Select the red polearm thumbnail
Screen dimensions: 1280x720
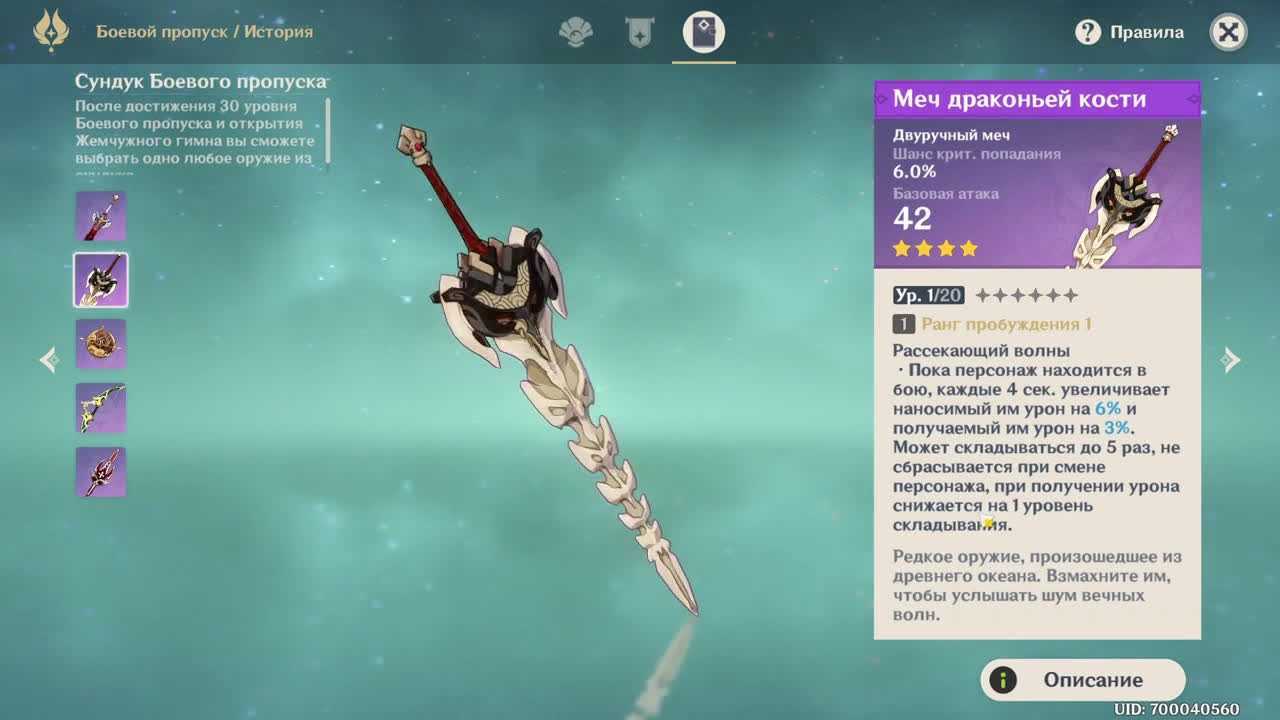coord(101,472)
